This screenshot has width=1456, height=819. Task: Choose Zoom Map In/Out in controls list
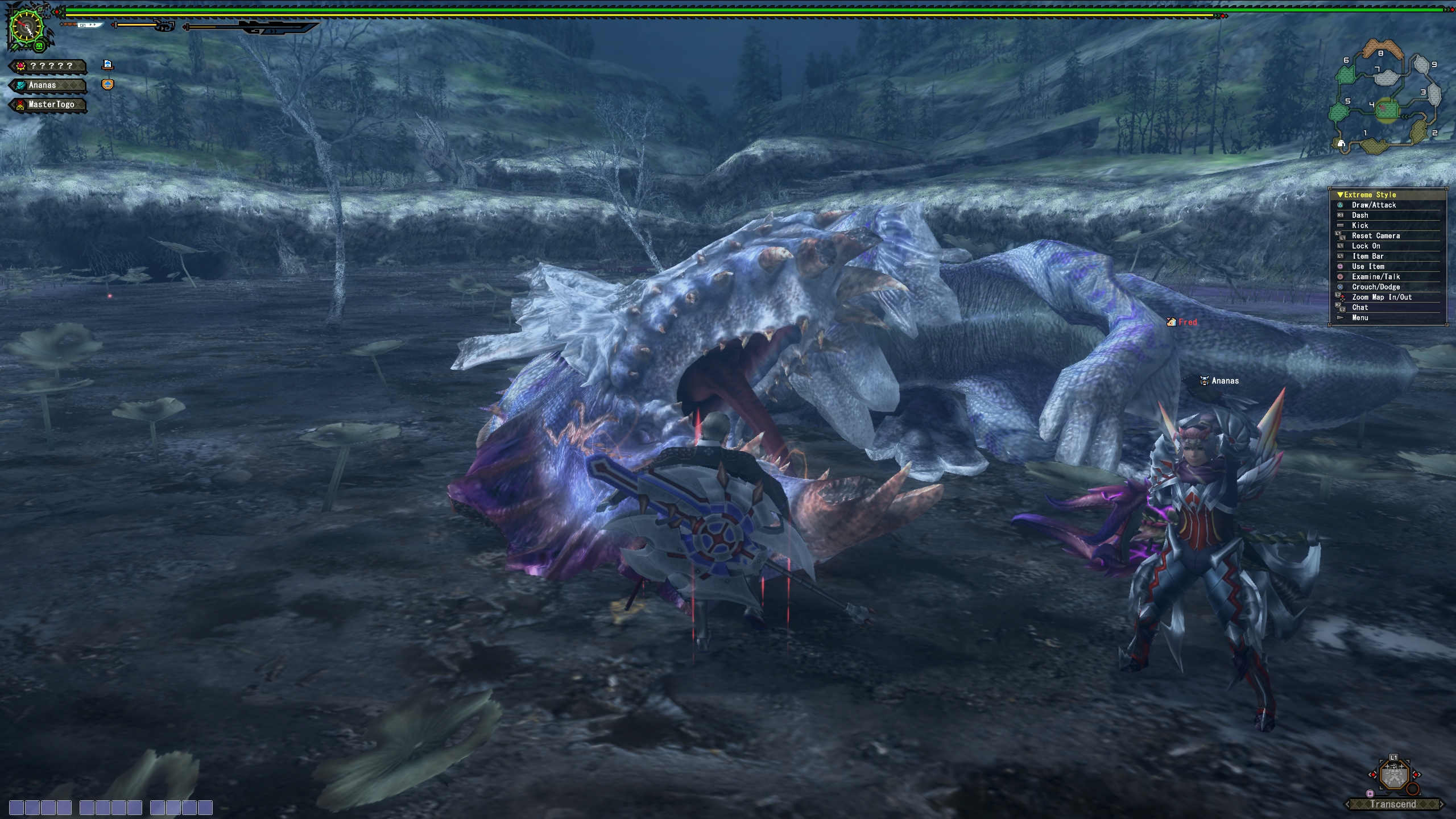point(1381,297)
